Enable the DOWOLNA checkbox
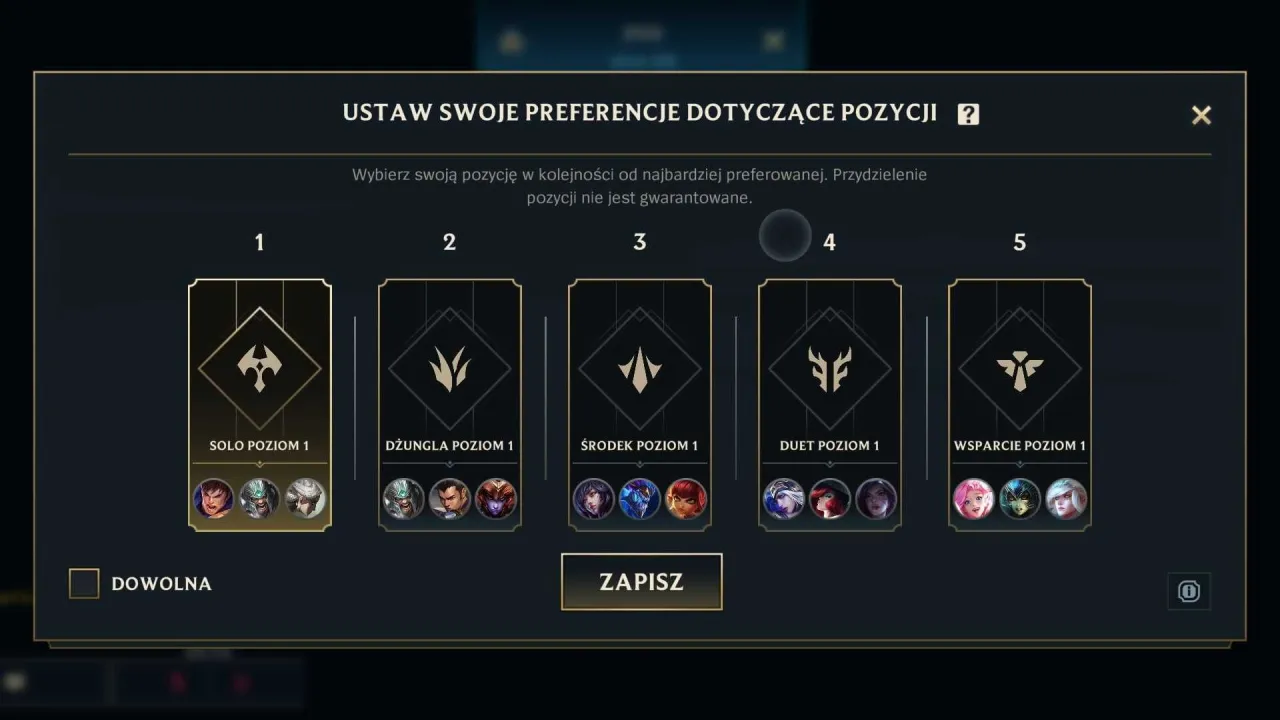 tap(84, 583)
